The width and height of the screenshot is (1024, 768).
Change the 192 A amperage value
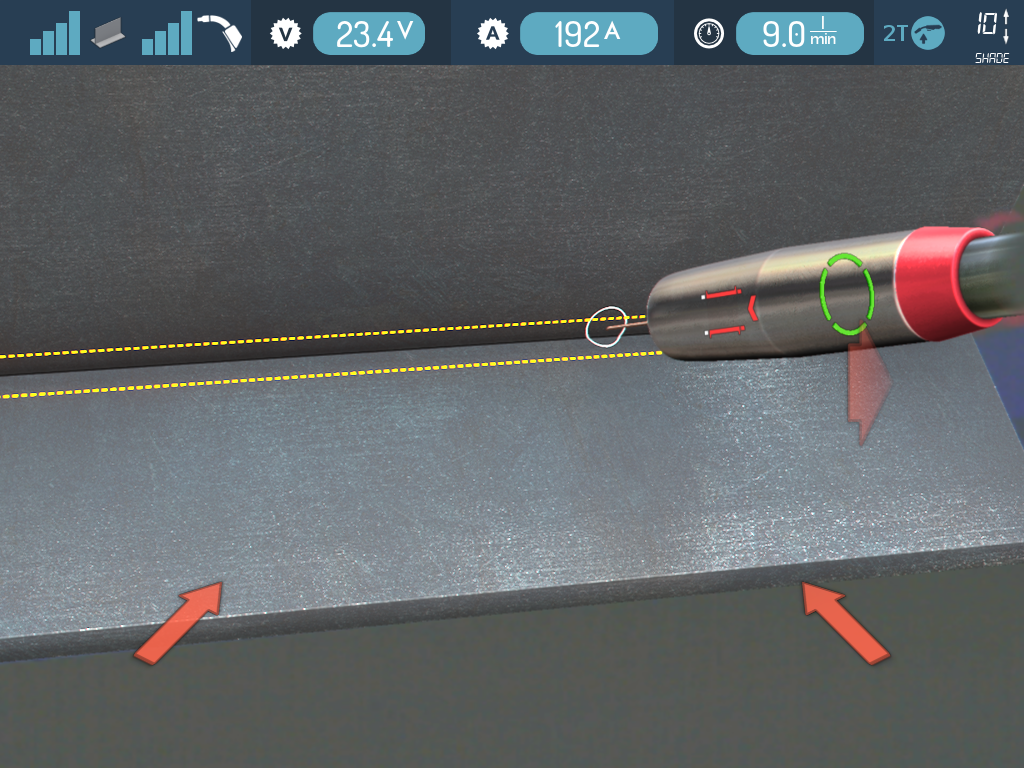[588, 34]
